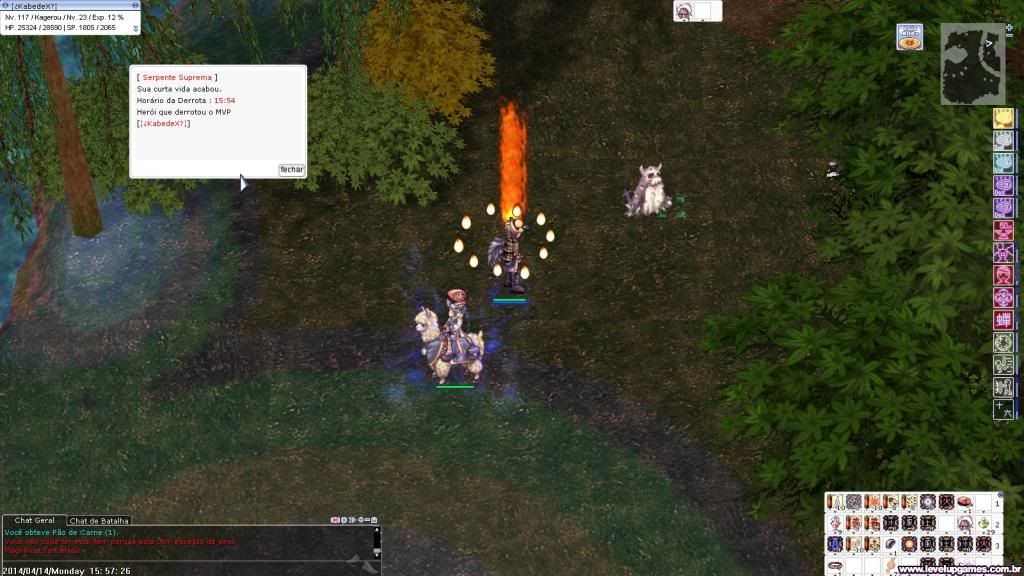Screen dimensions: 1024x576
Task: Click the red kanji status icon on the right
Action: 1003,320
